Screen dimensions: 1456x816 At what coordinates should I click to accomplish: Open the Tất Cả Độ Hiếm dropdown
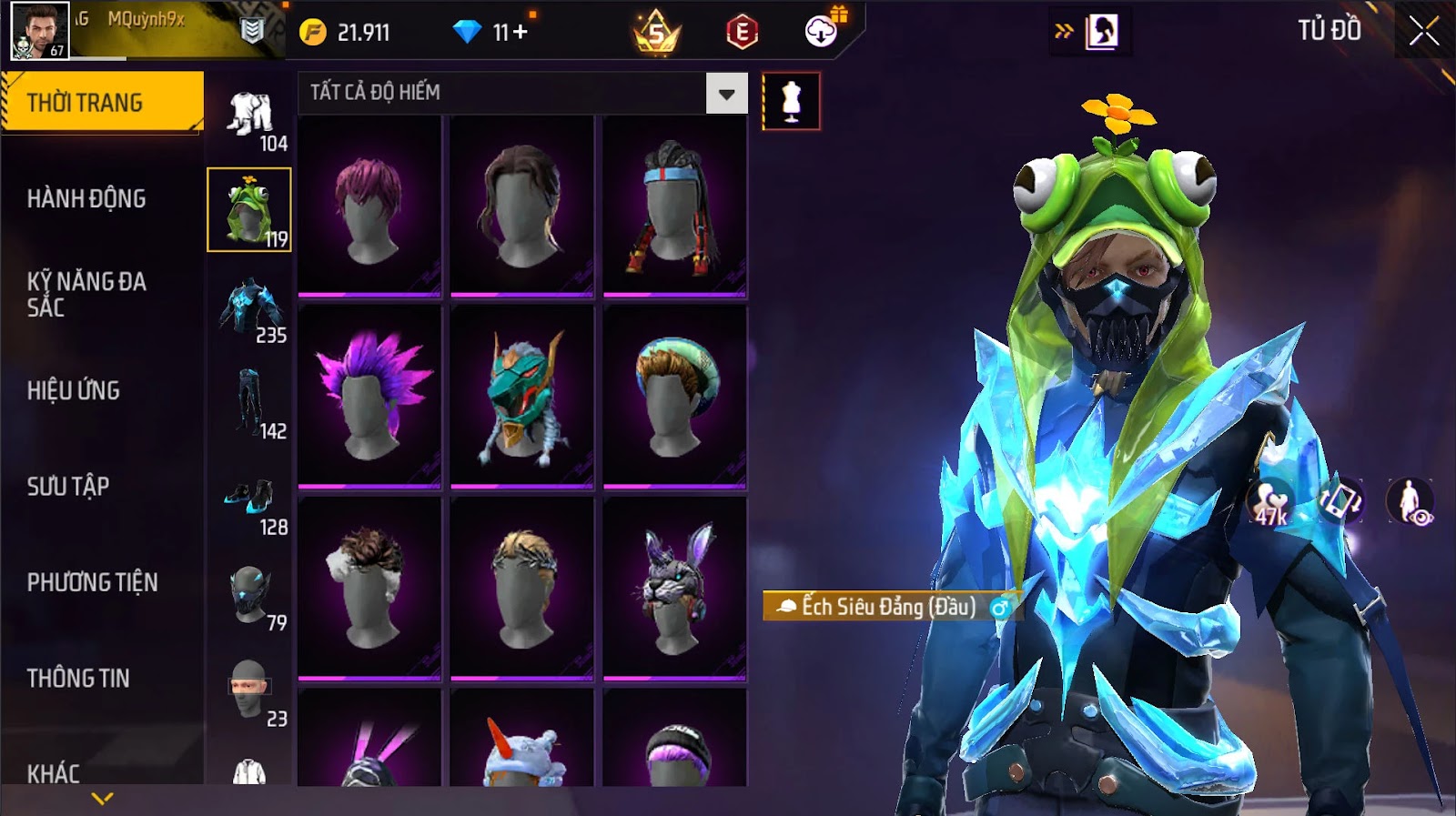(x=726, y=94)
